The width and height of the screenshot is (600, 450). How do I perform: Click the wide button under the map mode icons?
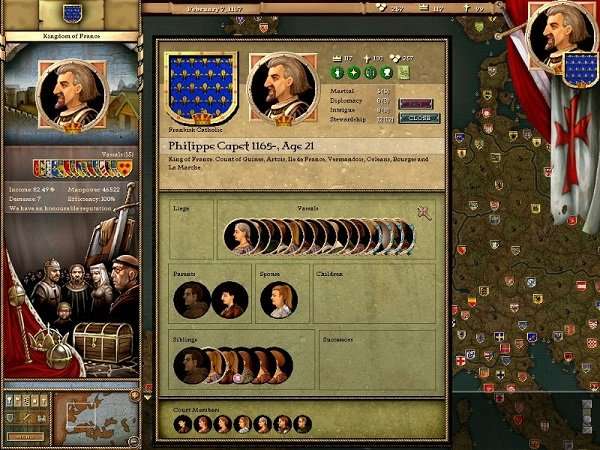(26, 437)
